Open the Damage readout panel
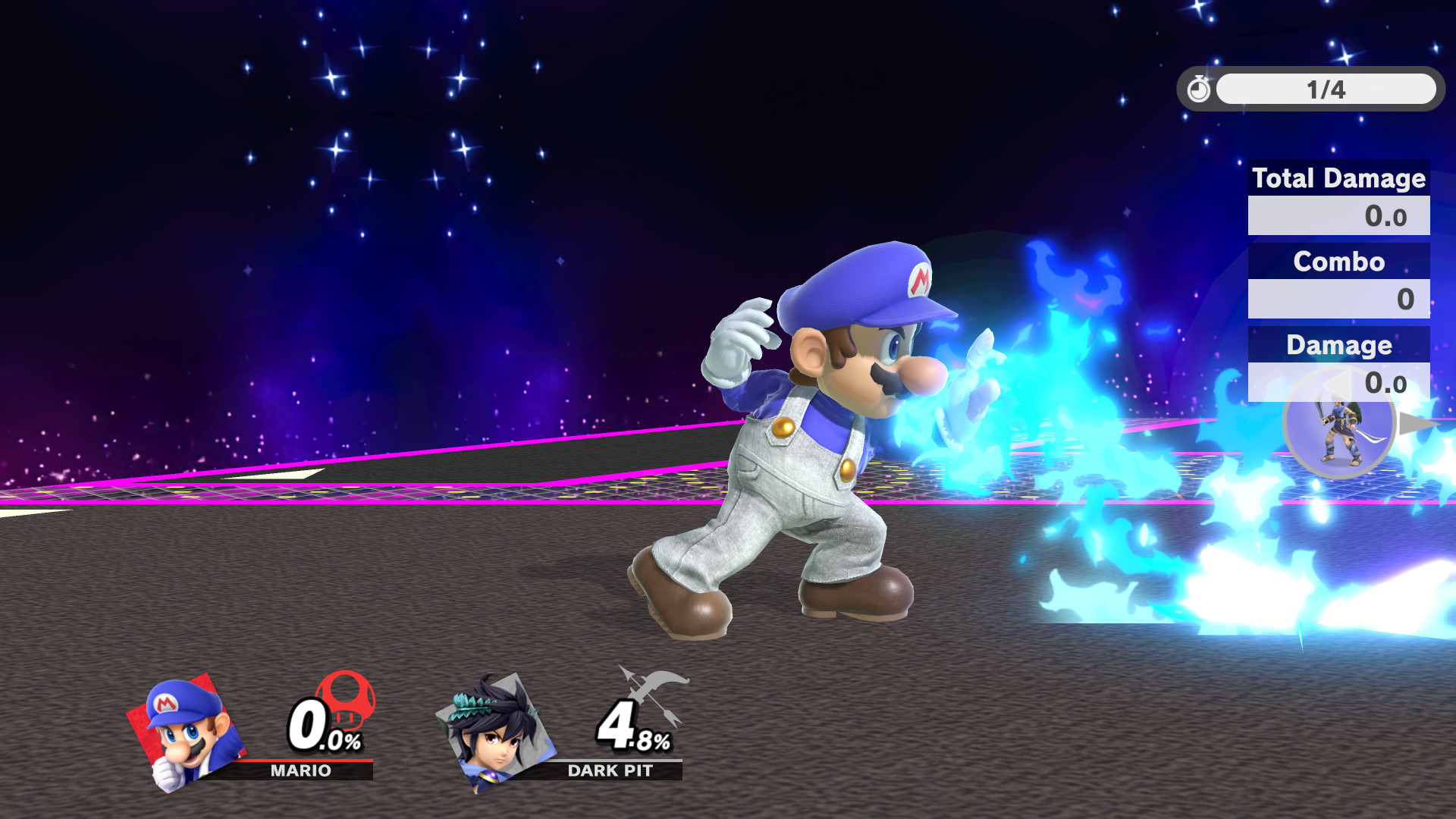 (x=1338, y=345)
